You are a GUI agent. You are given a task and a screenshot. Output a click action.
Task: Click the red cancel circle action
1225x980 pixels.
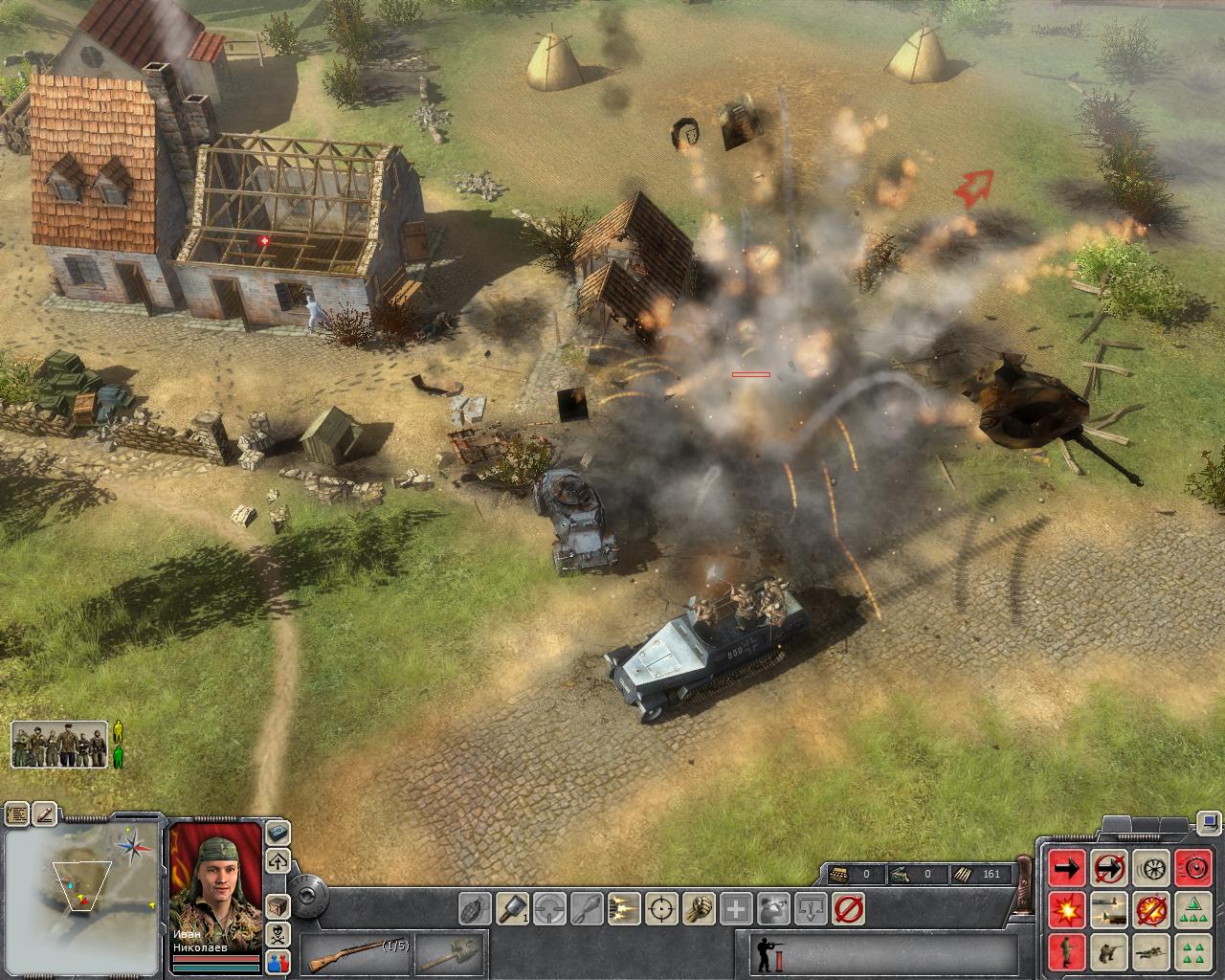coord(847,907)
